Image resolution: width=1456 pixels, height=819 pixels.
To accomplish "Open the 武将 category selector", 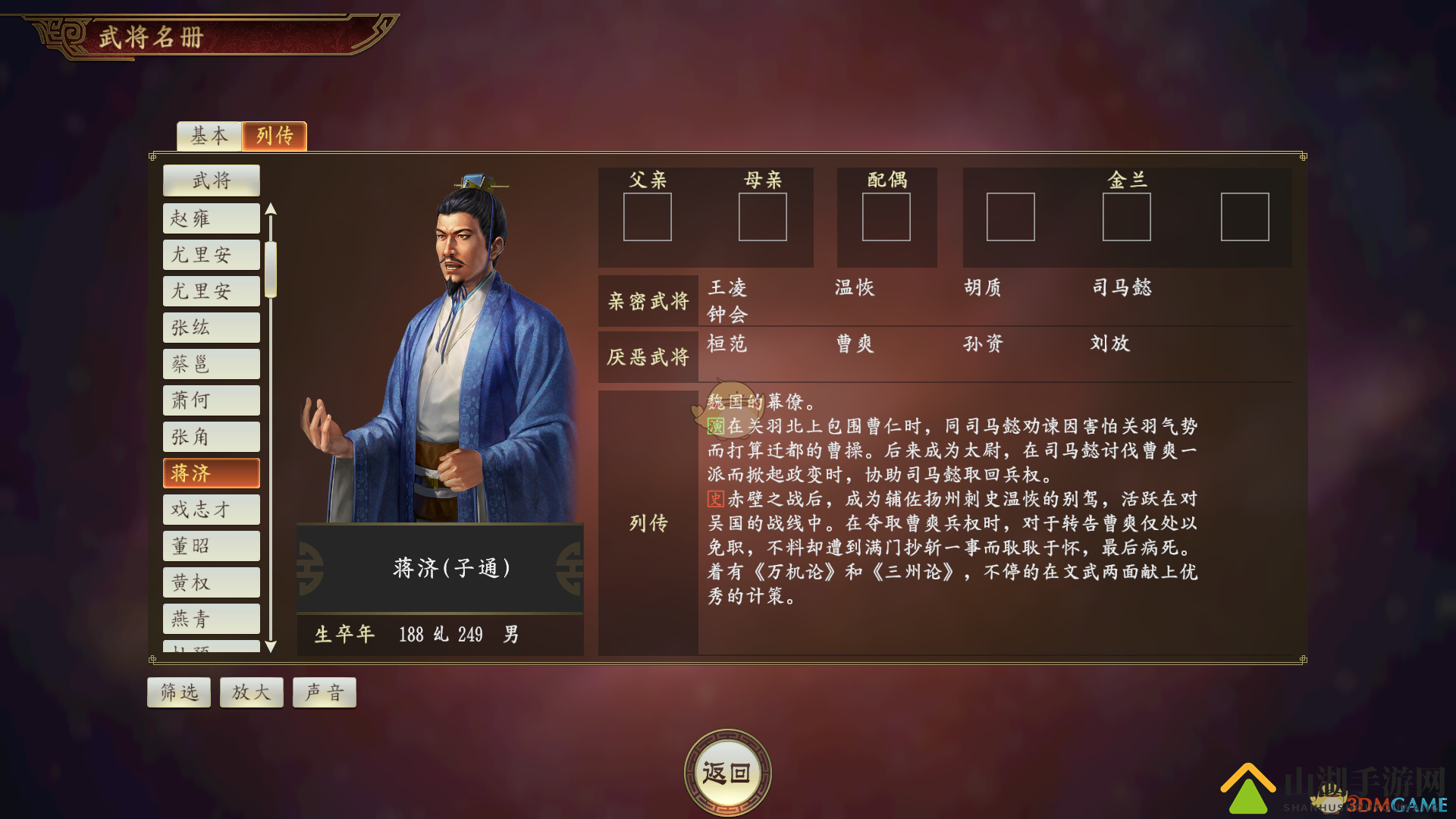I will [211, 180].
